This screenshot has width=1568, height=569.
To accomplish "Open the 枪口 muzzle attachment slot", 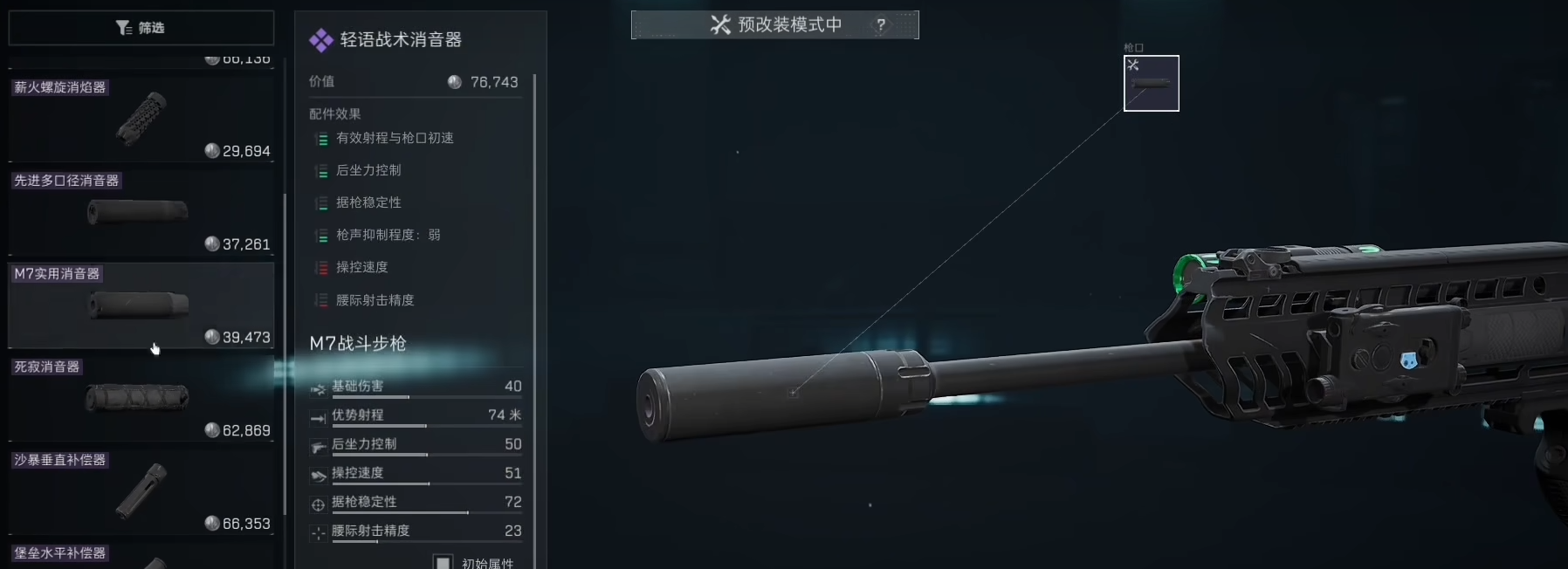I will (x=1151, y=84).
